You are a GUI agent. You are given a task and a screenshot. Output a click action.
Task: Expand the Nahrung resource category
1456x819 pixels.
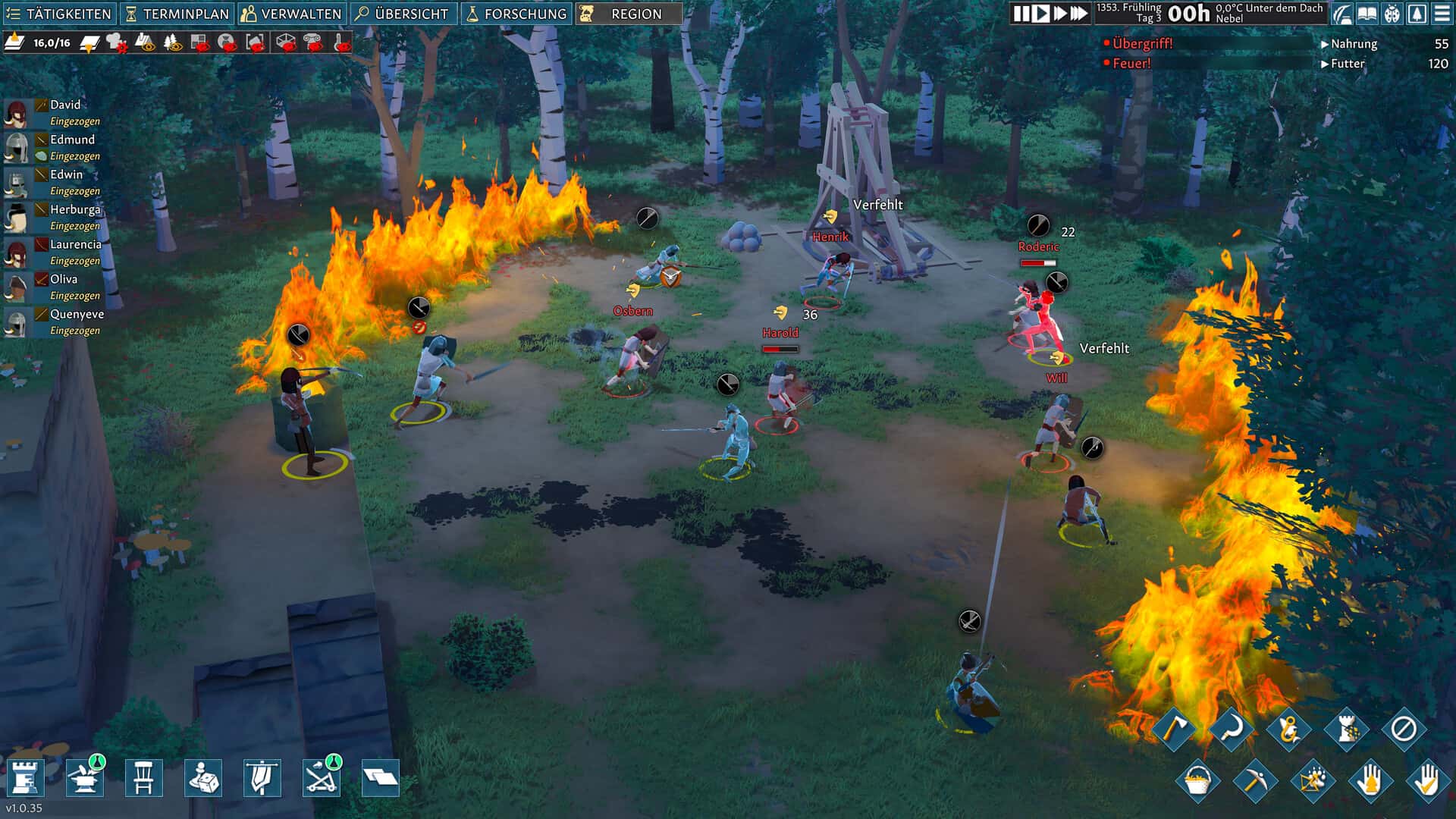pos(1353,44)
